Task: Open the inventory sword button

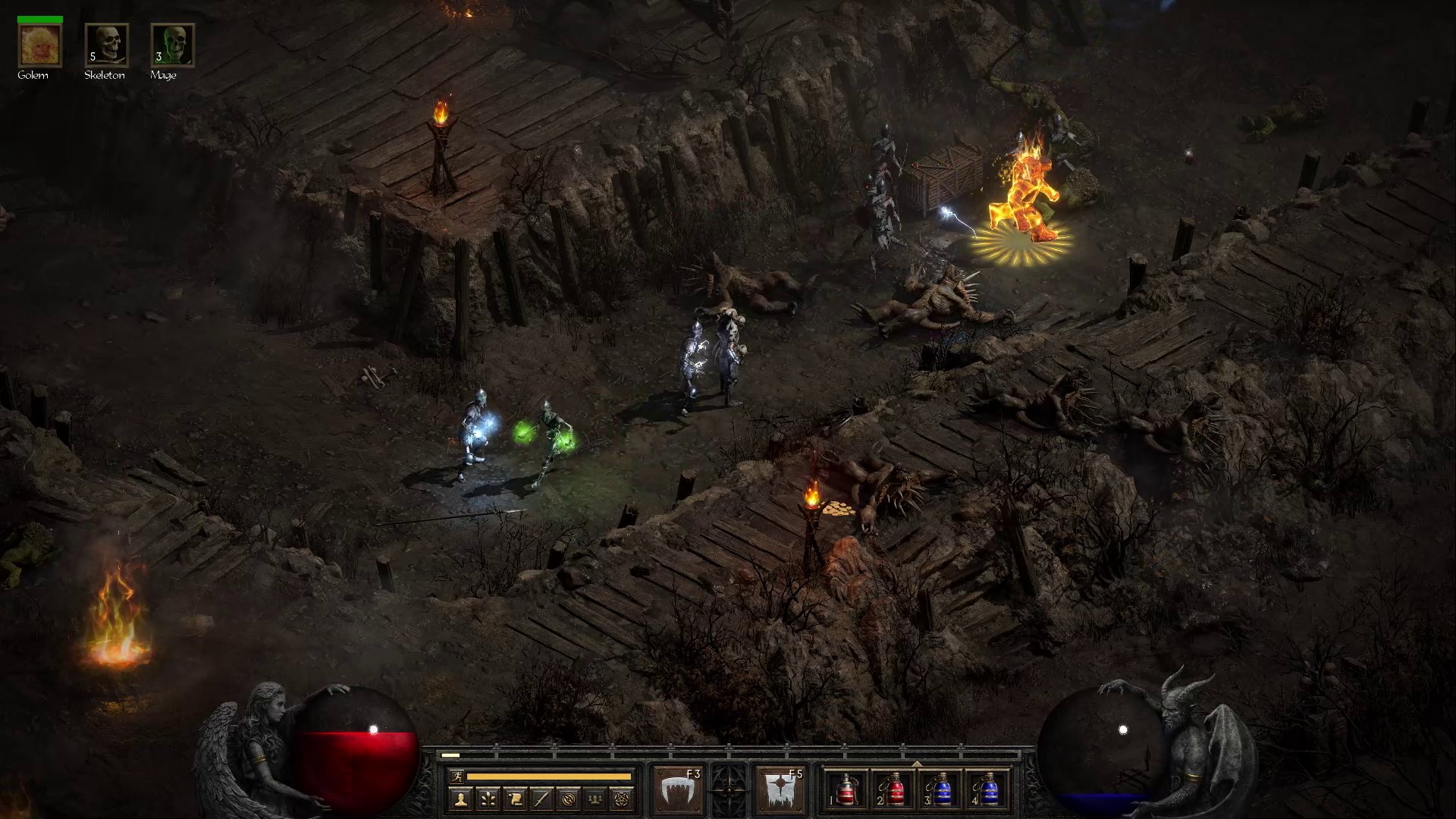Action: pyautogui.click(x=541, y=799)
